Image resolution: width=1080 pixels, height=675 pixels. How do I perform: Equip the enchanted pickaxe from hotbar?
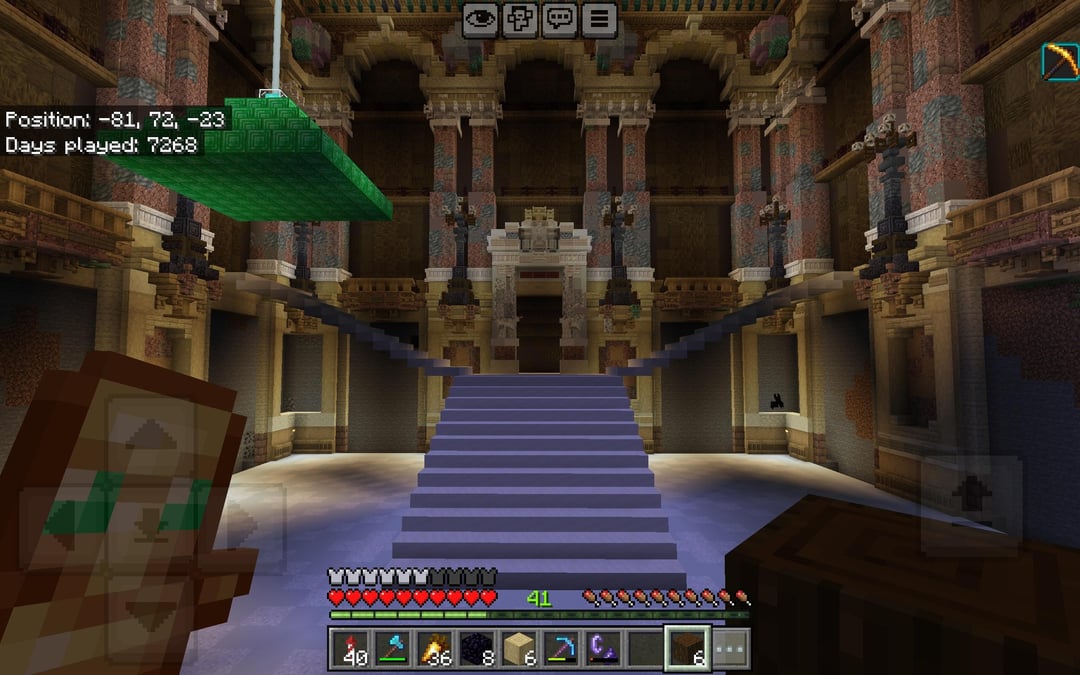coord(562,648)
